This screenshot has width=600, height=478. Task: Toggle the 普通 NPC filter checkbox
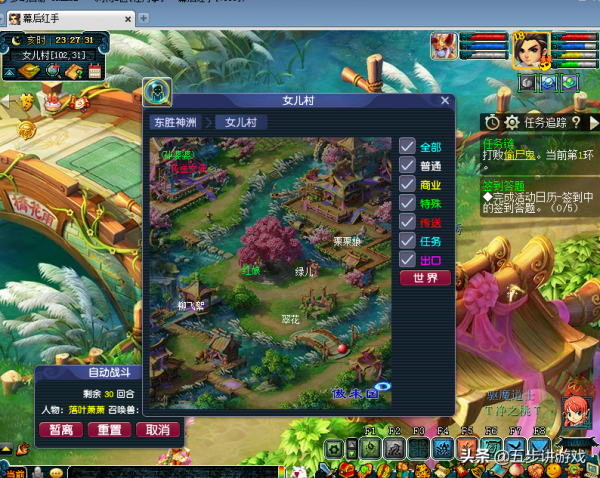click(x=407, y=165)
